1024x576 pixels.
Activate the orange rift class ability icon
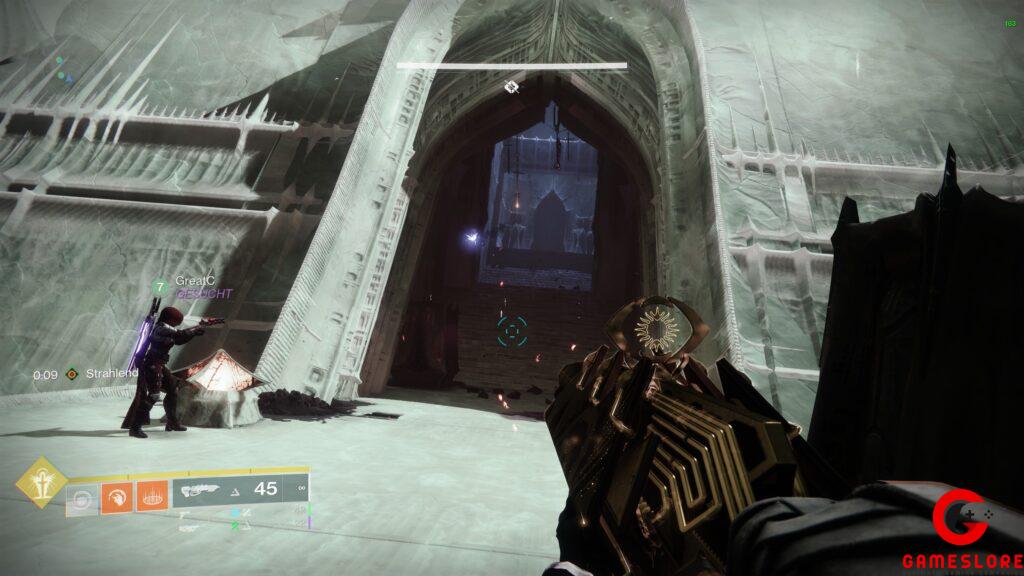(x=149, y=497)
